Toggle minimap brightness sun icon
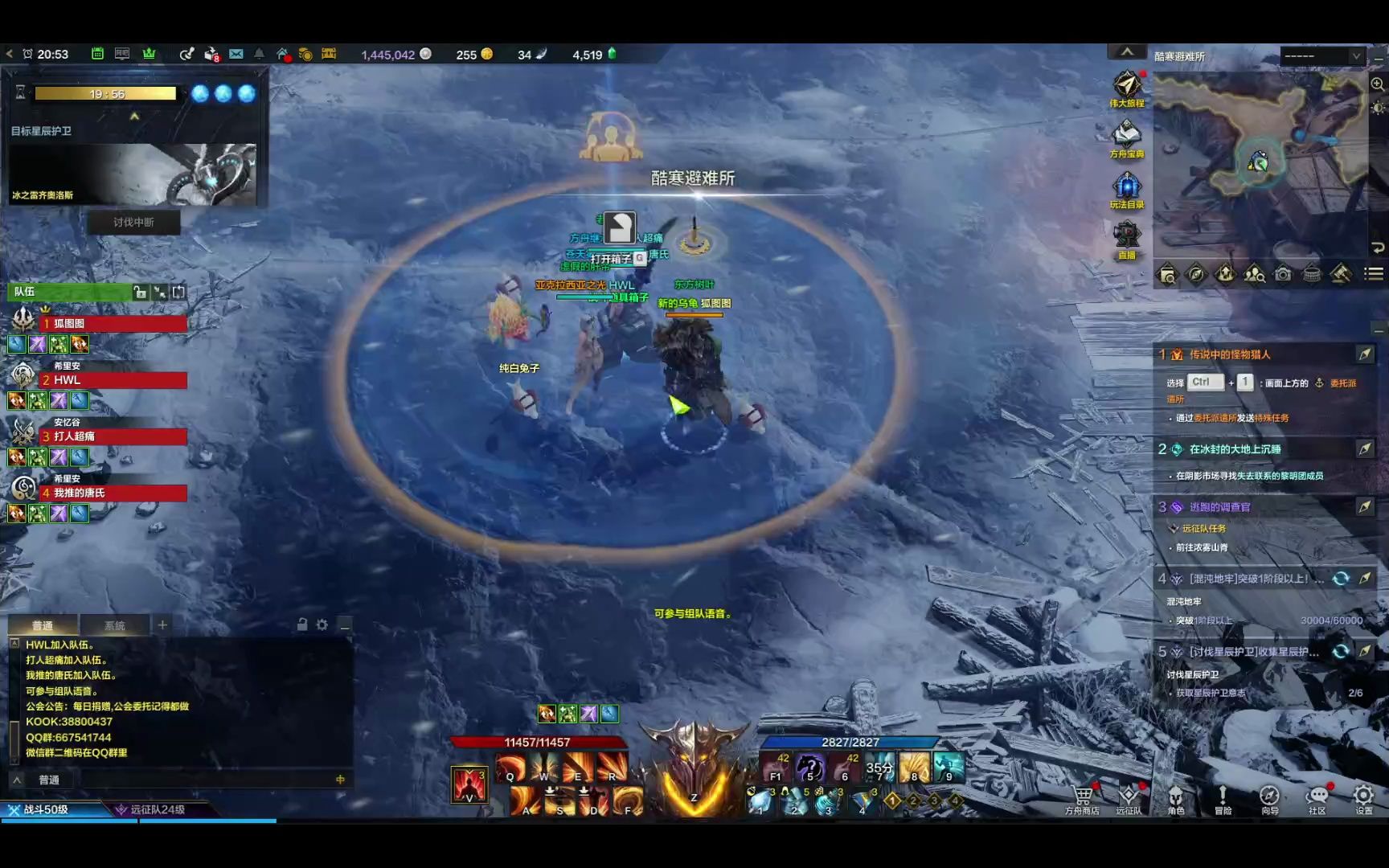Image resolution: width=1389 pixels, height=868 pixels. 1377,108
